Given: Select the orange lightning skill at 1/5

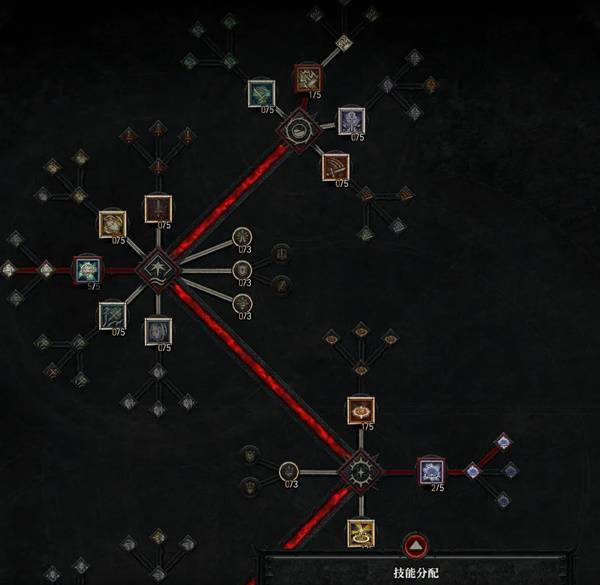Looking at the screenshot, I should [x=308, y=78].
